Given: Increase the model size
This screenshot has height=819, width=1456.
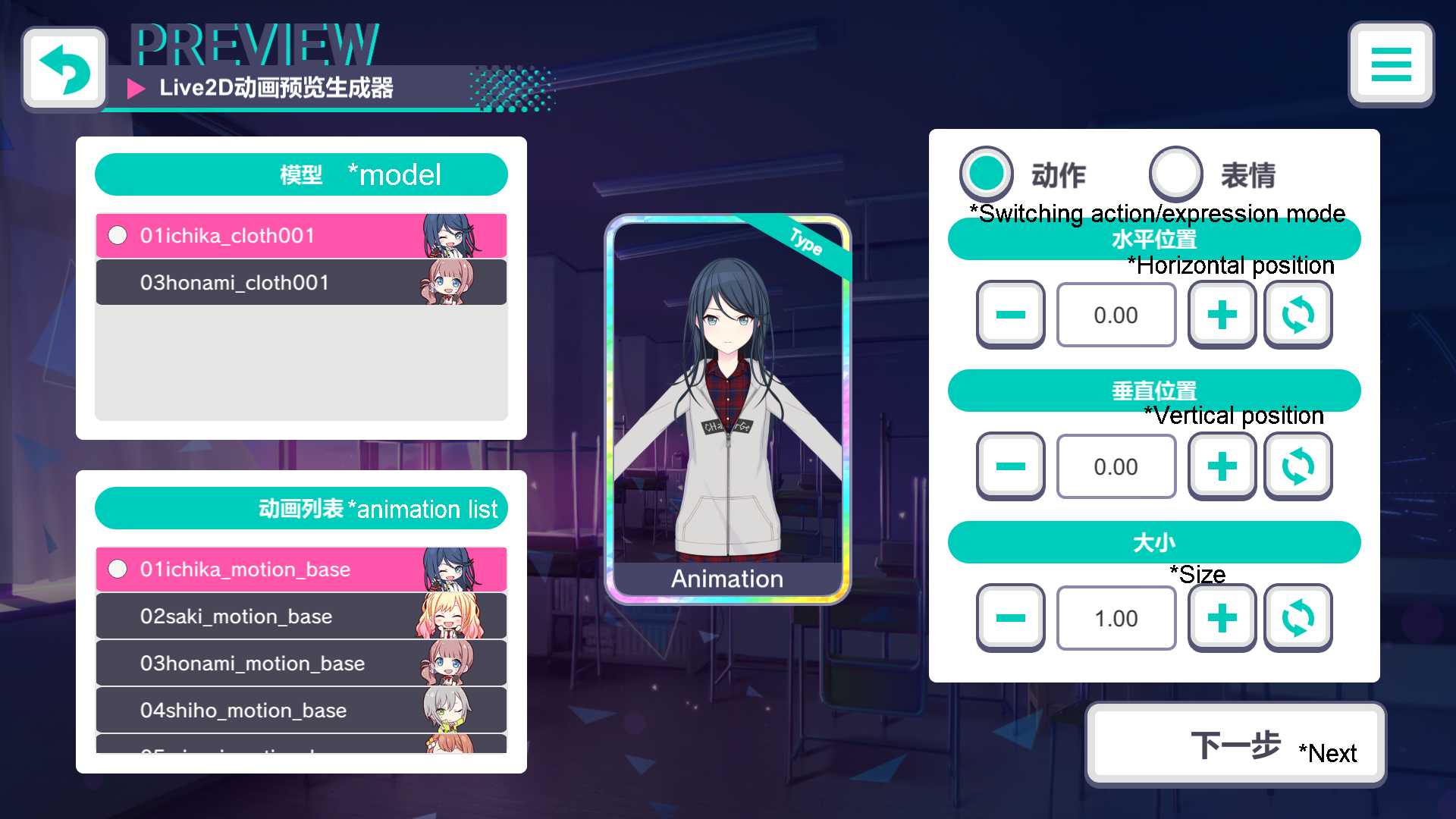Looking at the screenshot, I should tap(1222, 618).
